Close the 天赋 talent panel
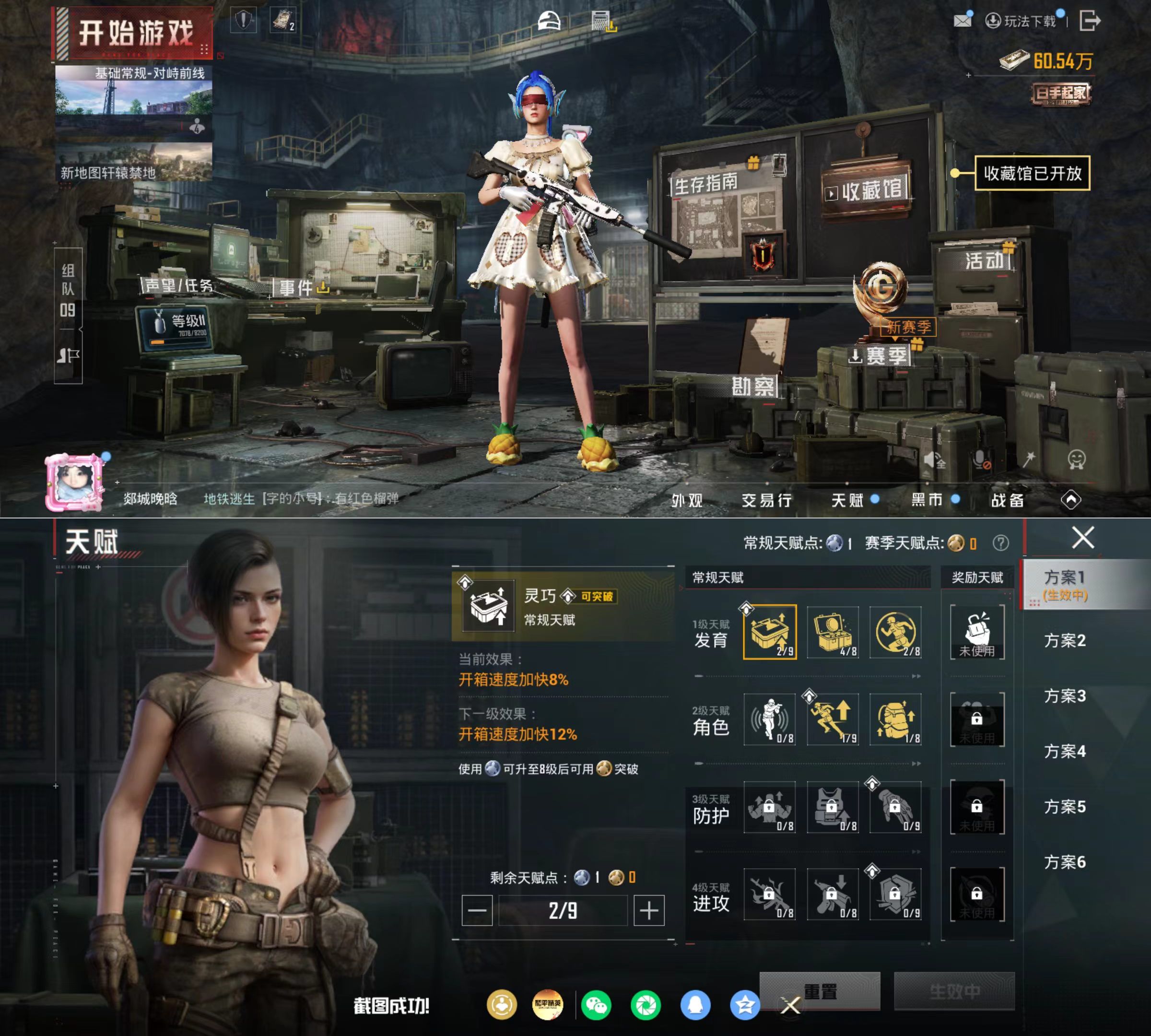The height and width of the screenshot is (1036, 1151). (x=1083, y=537)
